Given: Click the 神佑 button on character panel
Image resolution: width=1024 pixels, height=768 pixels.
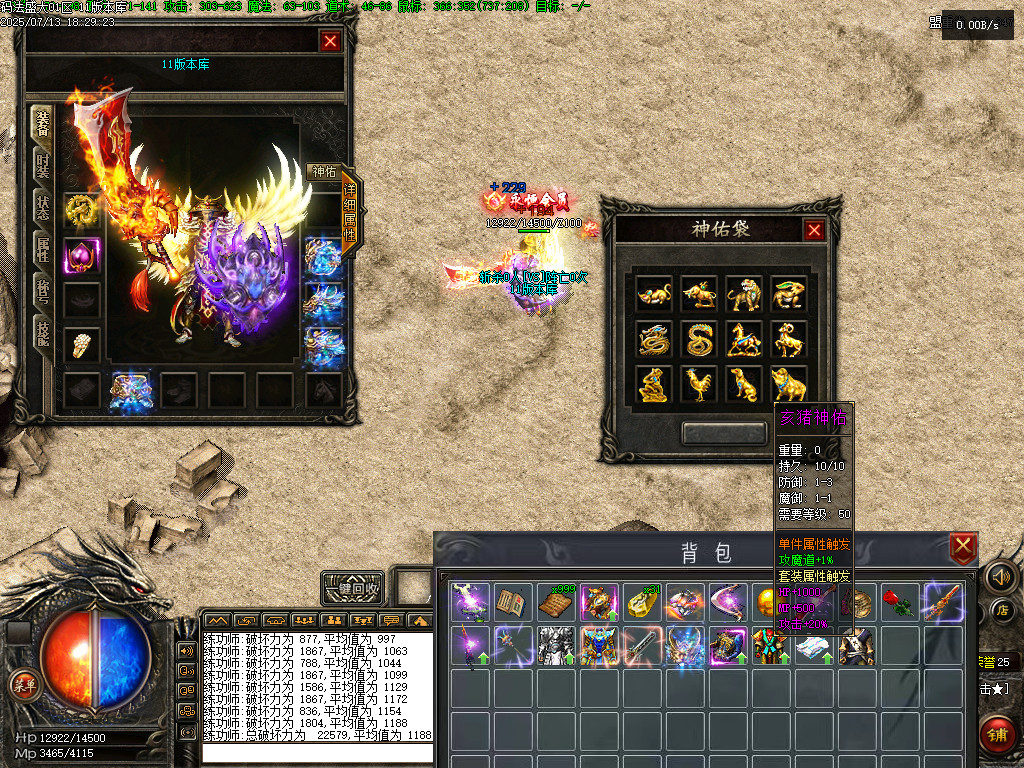Looking at the screenshot, I should 323,172.
